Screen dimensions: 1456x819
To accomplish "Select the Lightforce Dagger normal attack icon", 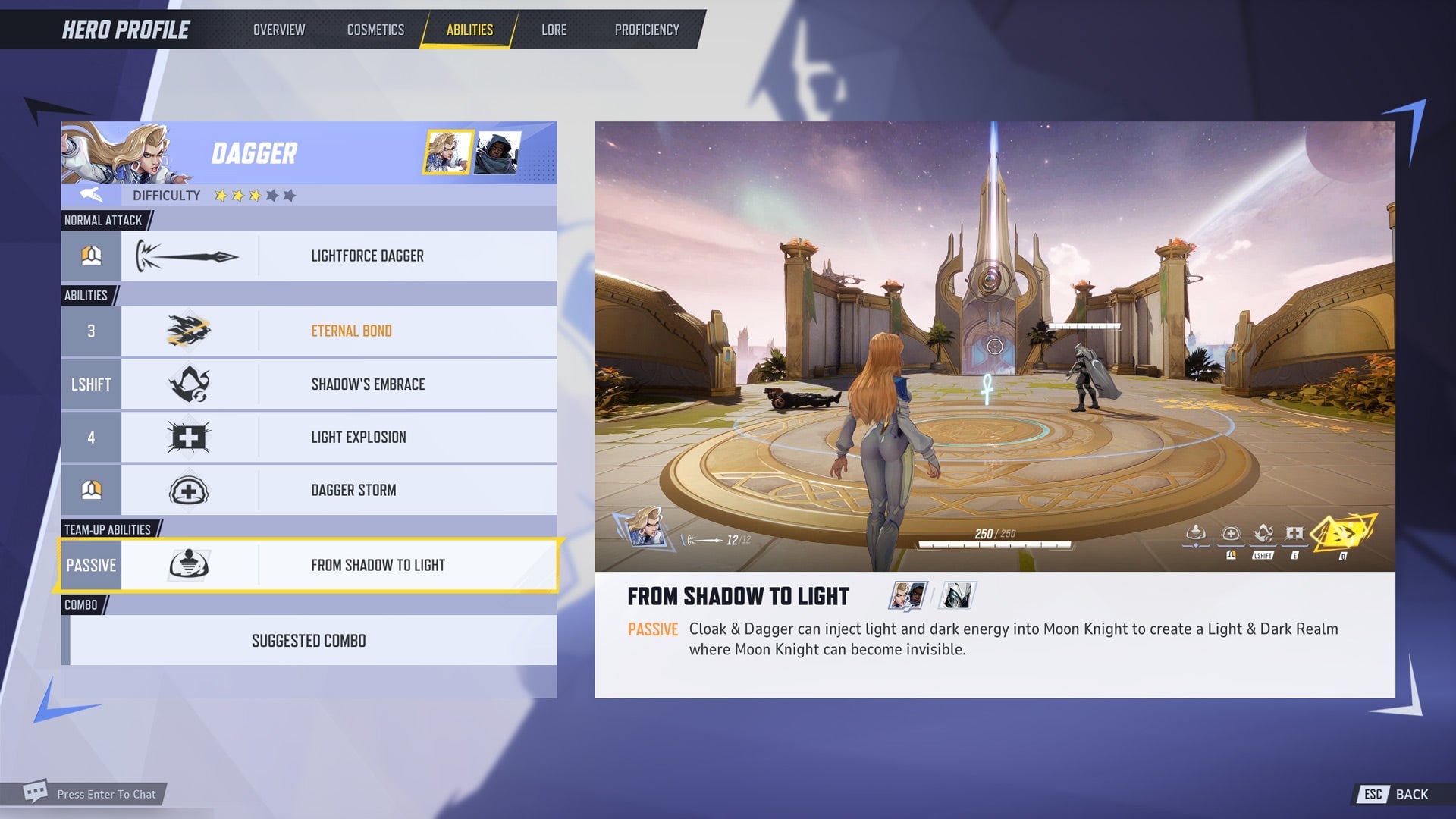I will click(x=187, y=256).
